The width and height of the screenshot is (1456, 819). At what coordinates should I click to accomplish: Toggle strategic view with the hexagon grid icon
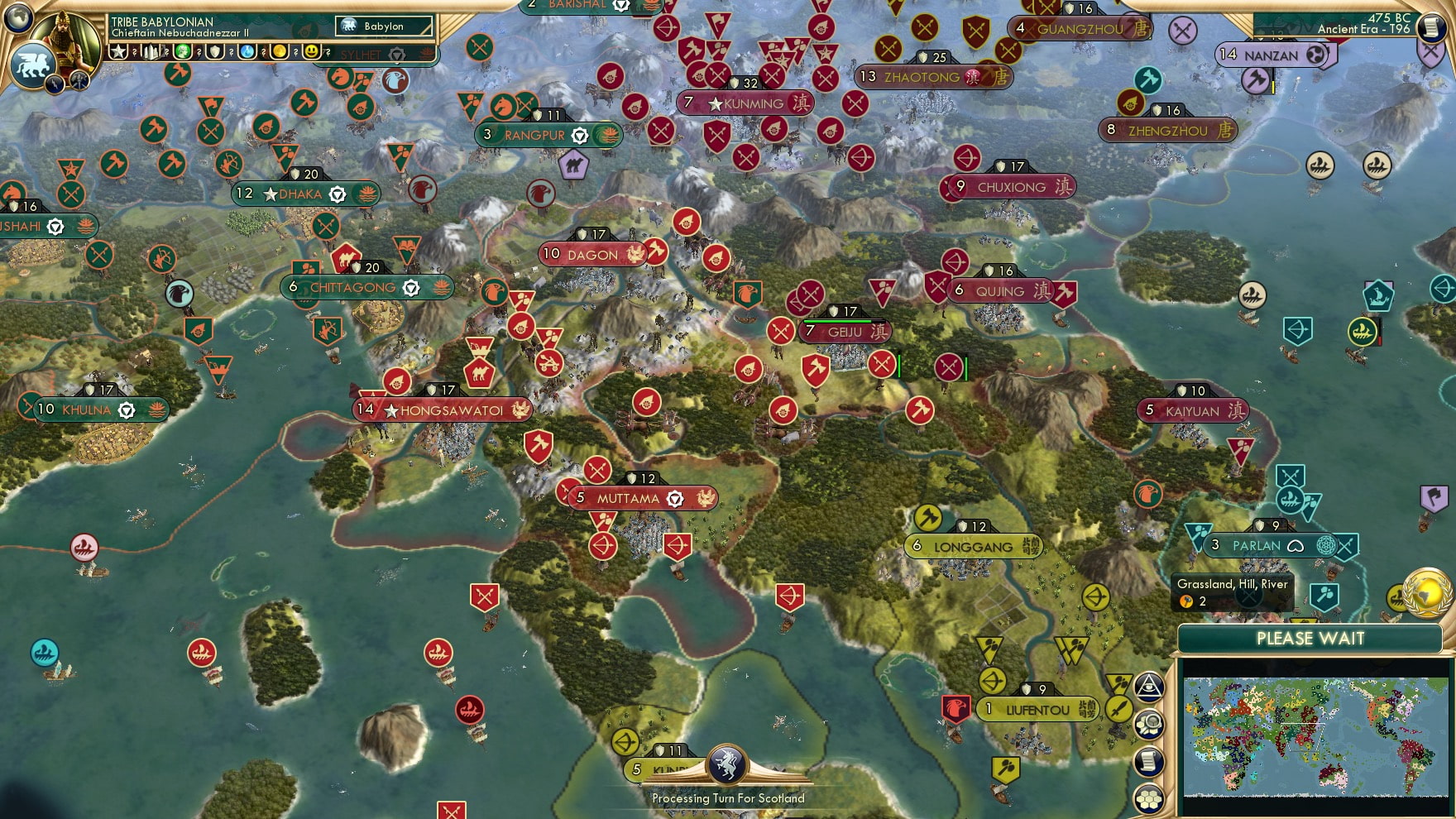1149,797
